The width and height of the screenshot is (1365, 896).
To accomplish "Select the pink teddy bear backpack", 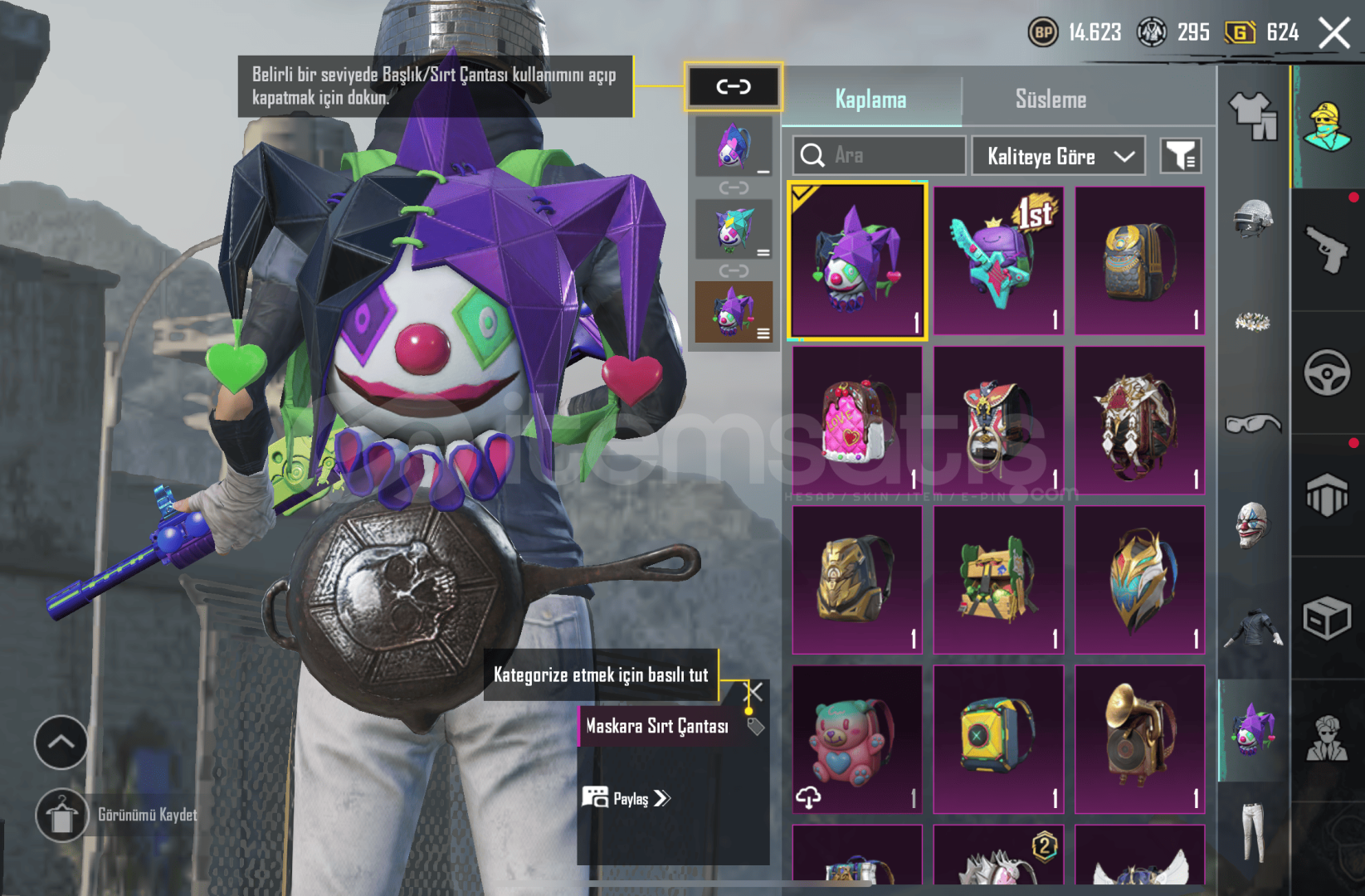I will 857,739.
